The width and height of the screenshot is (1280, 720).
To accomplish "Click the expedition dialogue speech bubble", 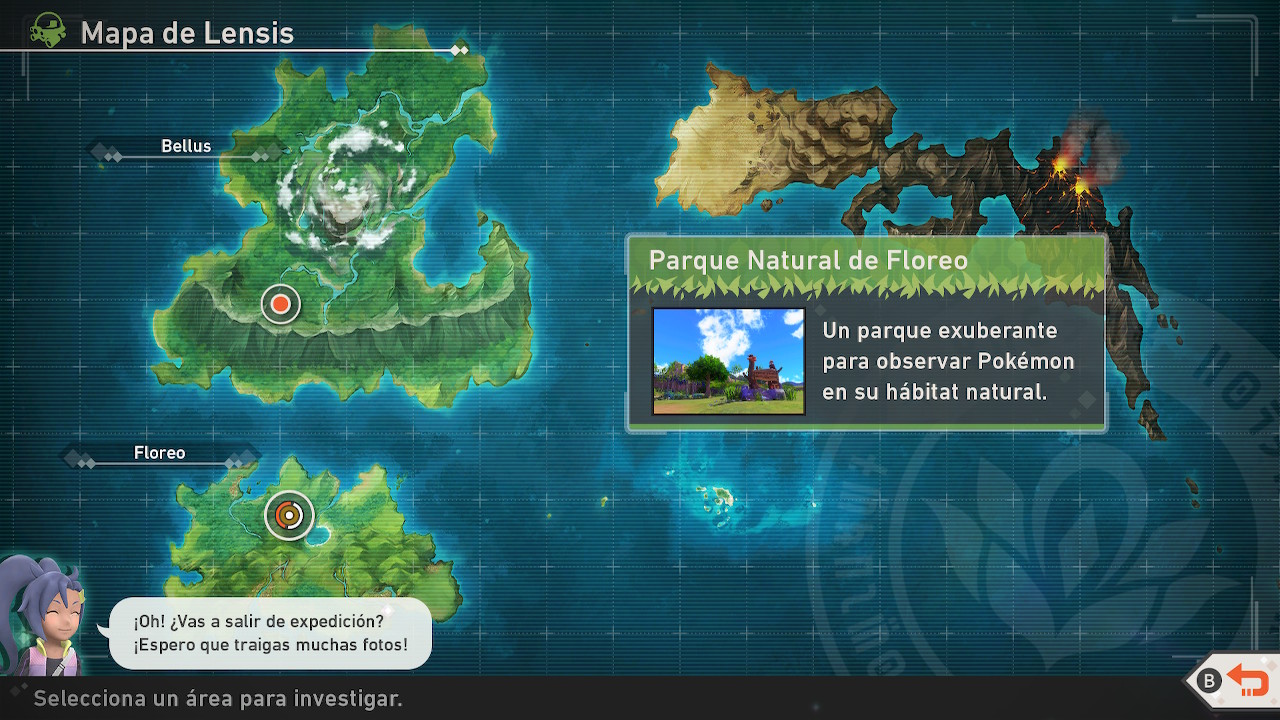I will click(x=270, y=633).
